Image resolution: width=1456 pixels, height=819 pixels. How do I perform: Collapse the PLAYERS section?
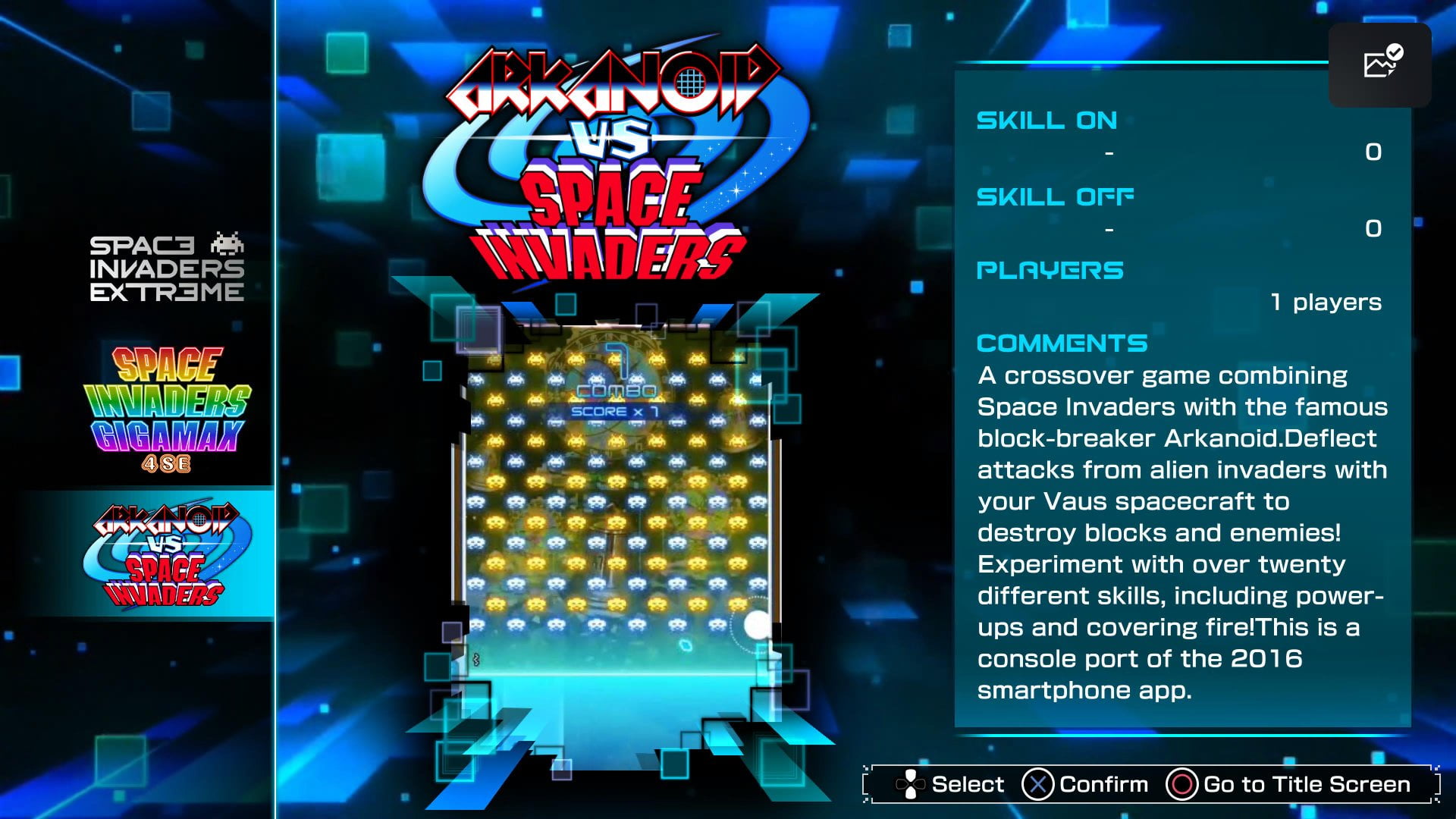pos(1050,269)
